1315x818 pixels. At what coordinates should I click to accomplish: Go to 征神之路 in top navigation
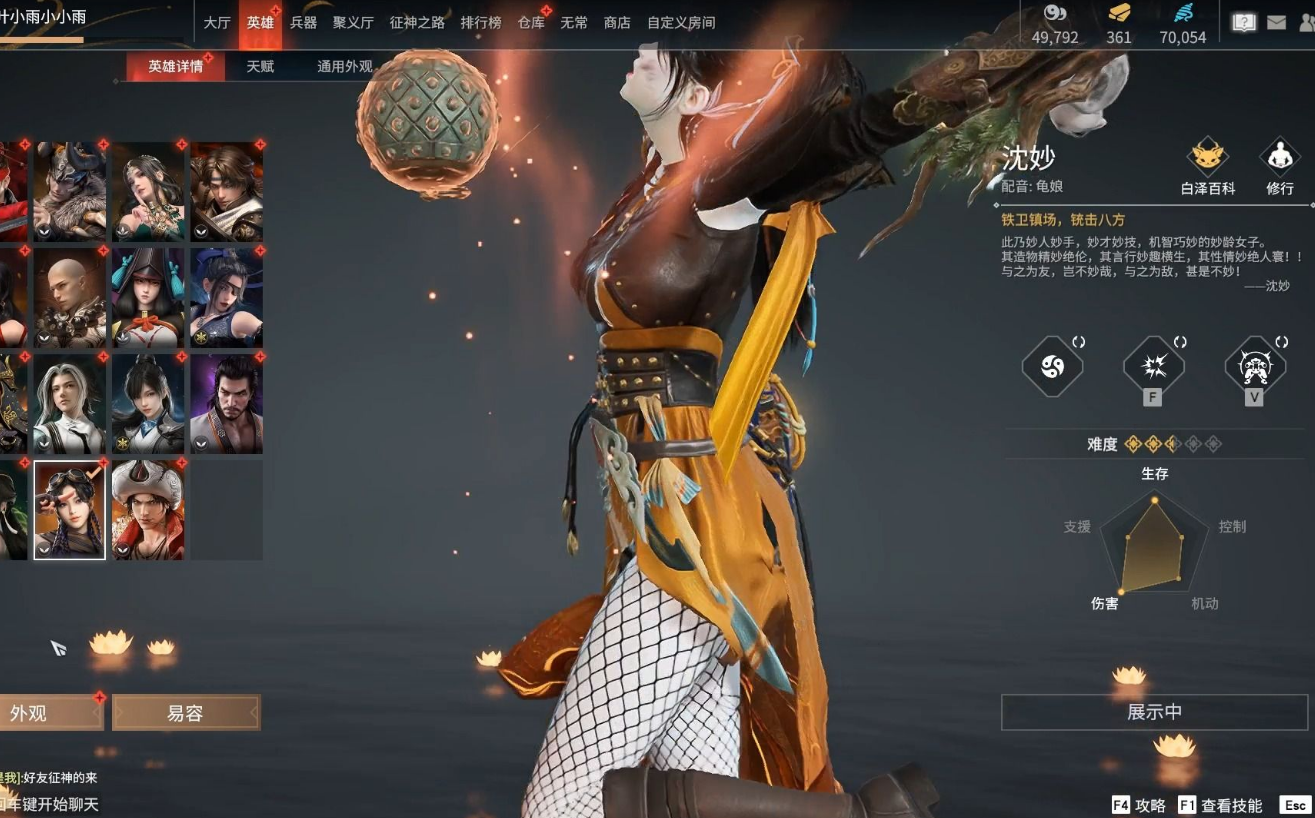(x=417, y=23)
